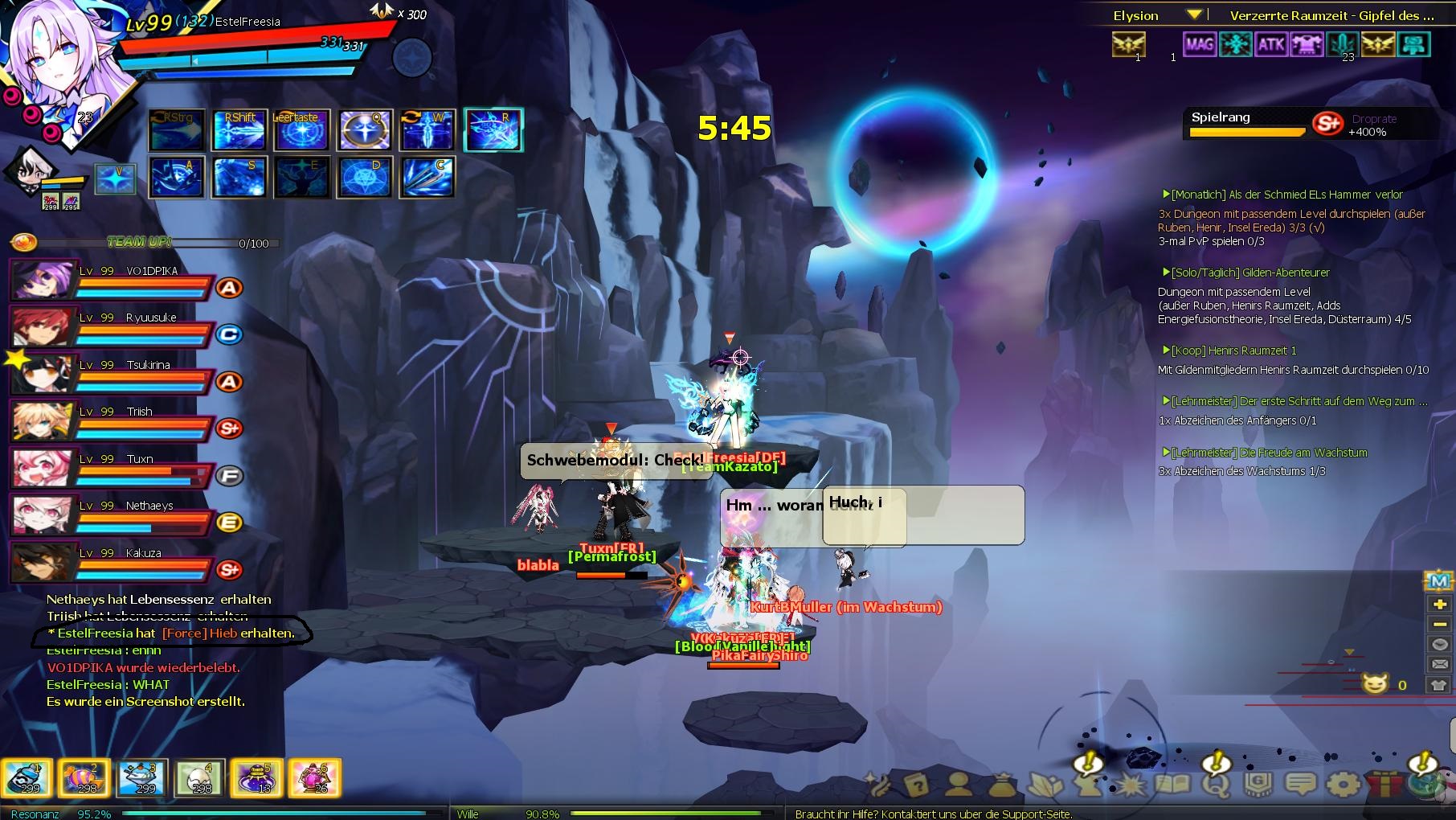Open the red gift box icon
Viewport: 1456px width, 820px height.
point(1385,783)
